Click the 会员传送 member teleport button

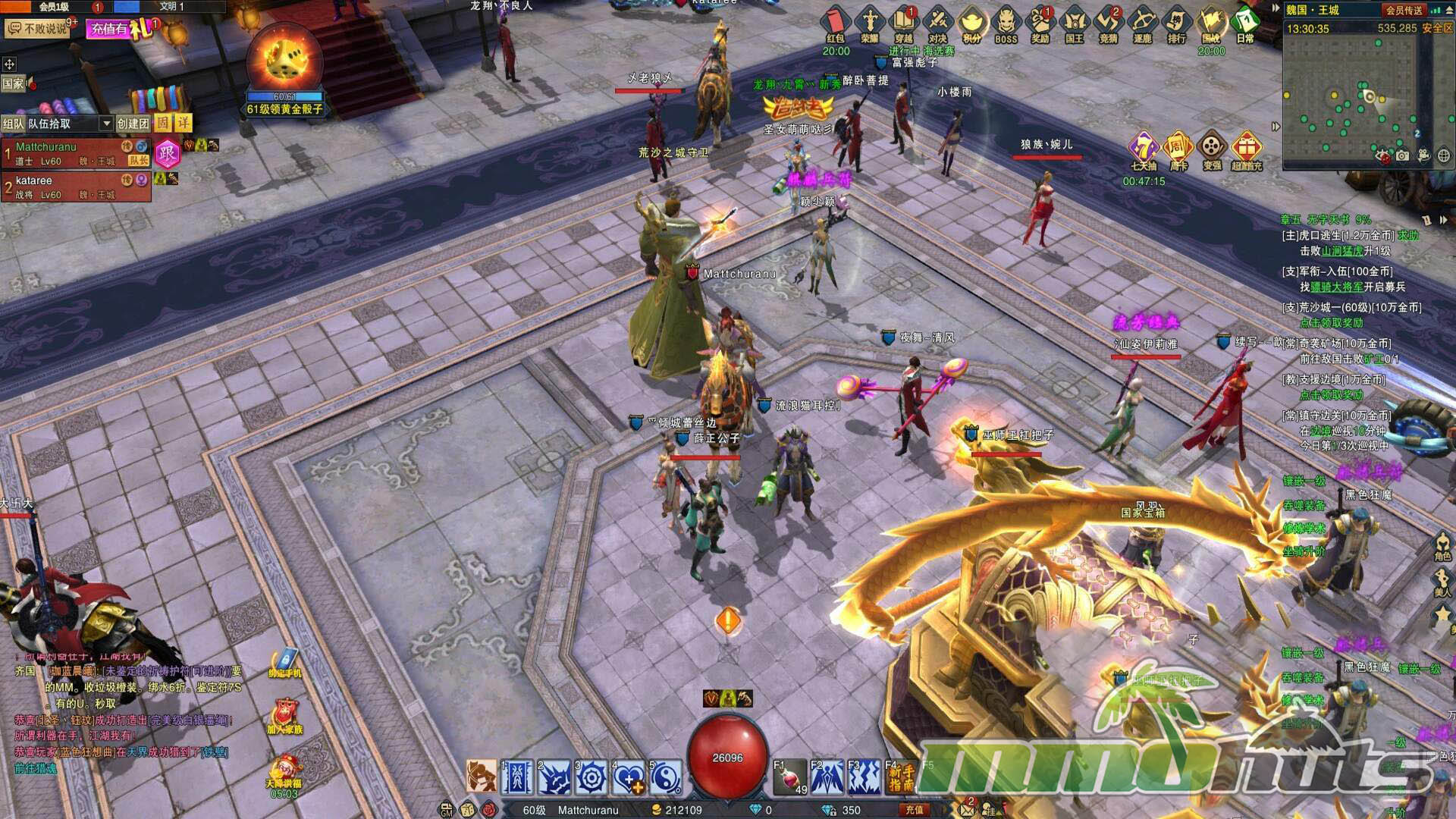coord(1404,10)
